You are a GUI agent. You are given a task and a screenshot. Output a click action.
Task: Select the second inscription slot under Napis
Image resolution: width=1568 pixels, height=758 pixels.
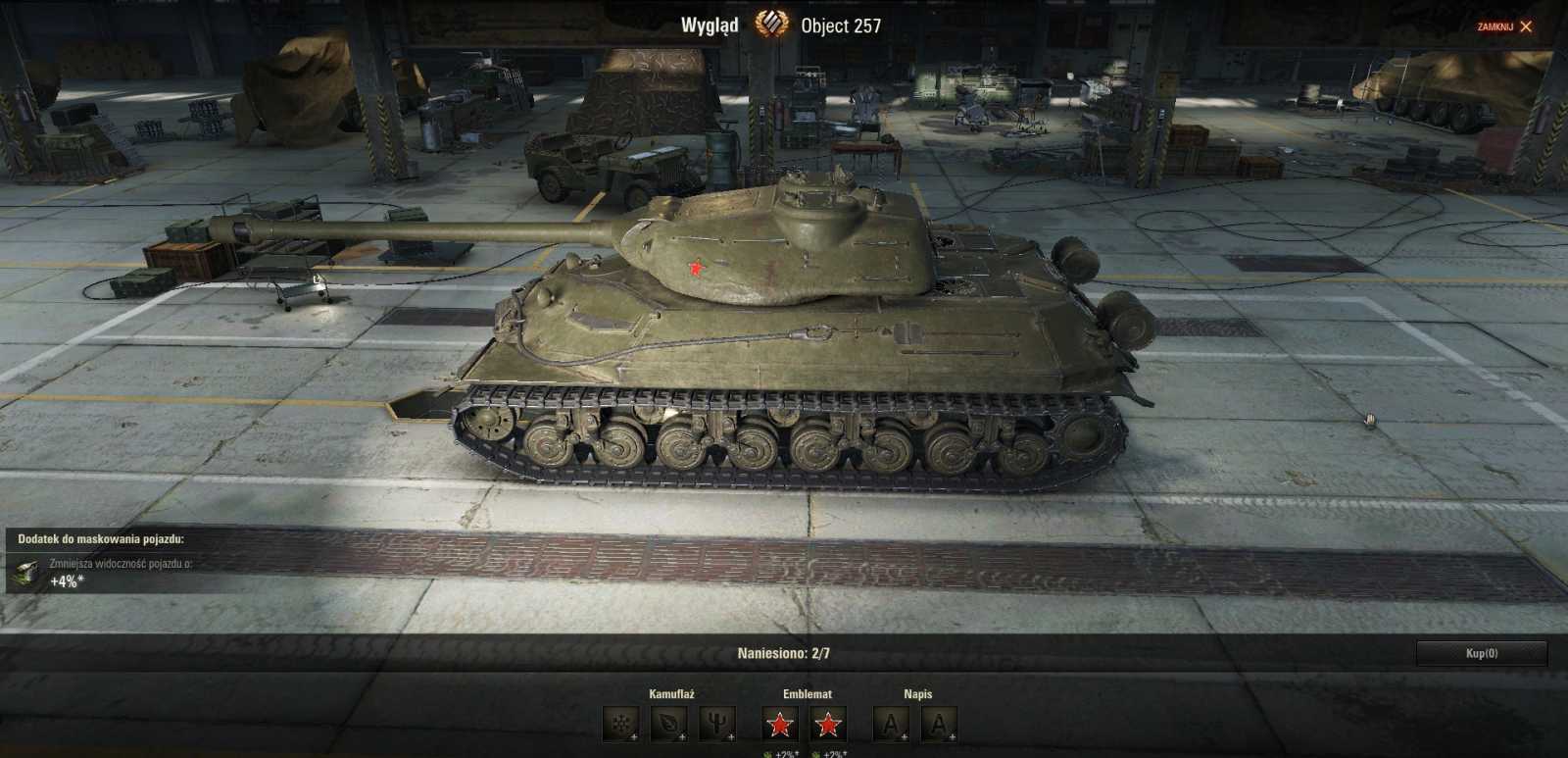point(939,724)
